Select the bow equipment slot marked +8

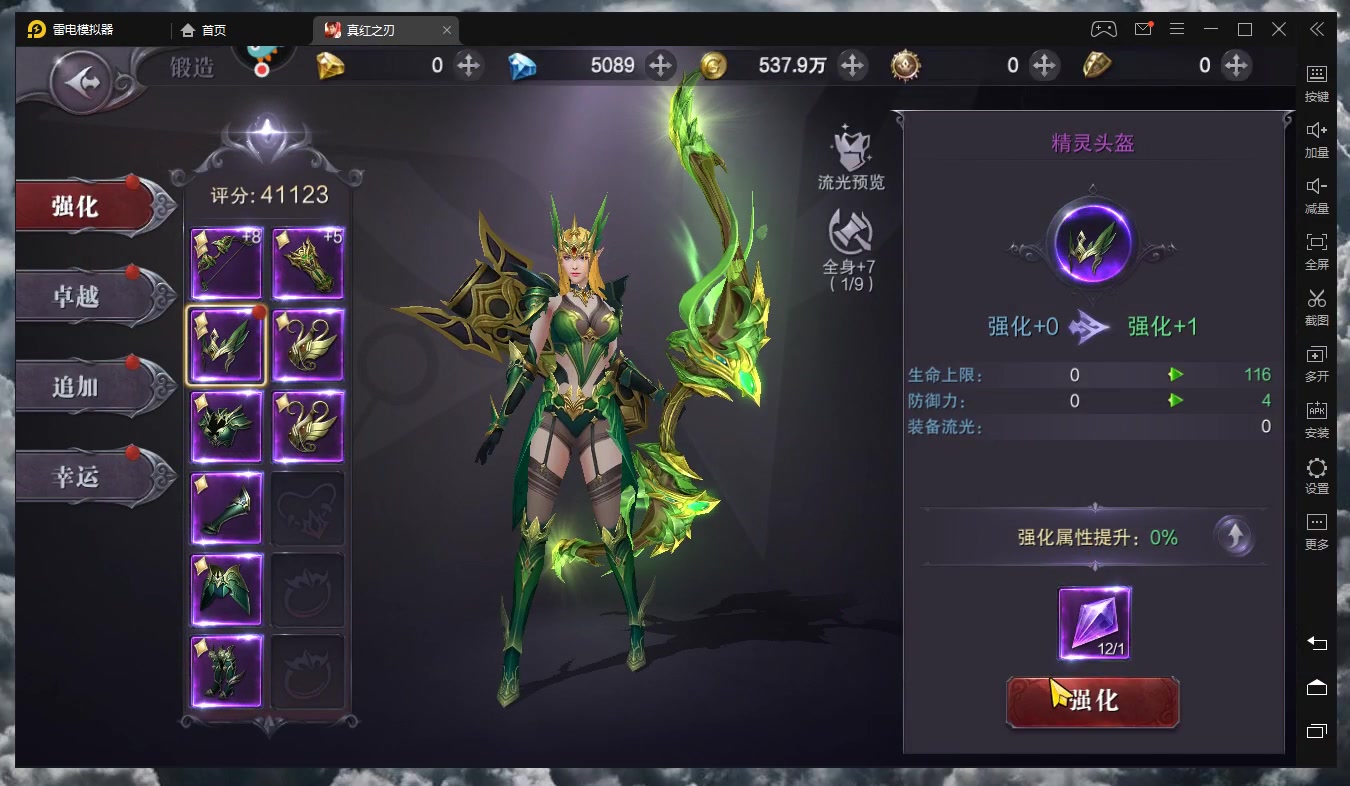click(x=226, y=263)
